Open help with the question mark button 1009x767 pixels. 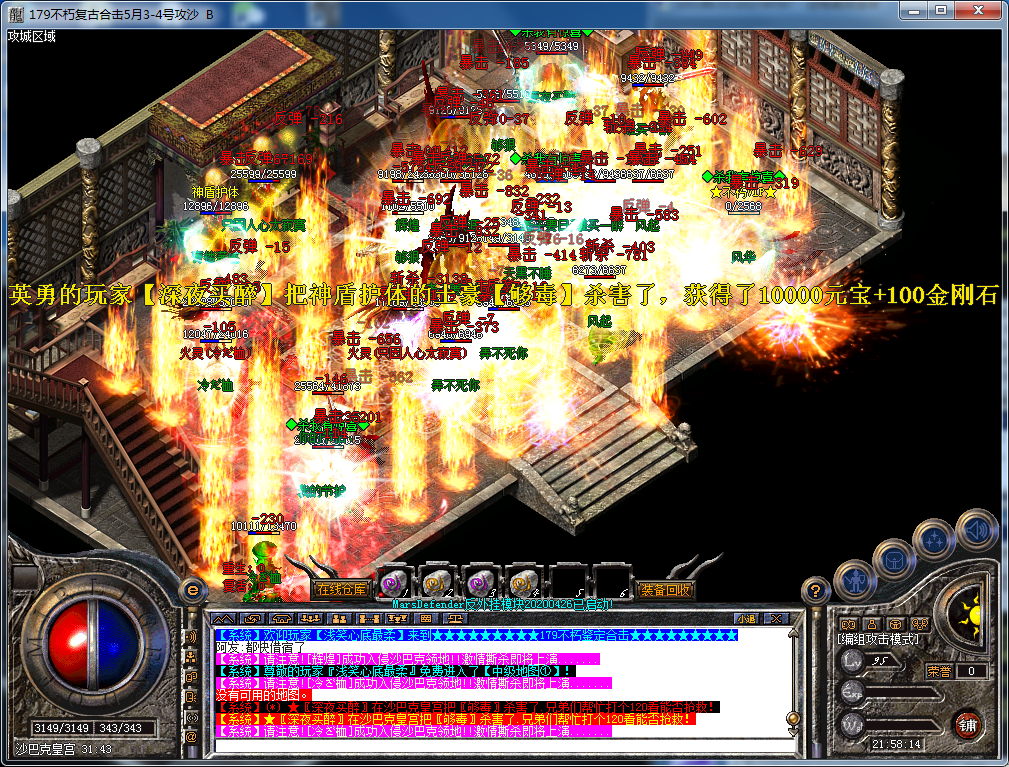tap(817, 590)
